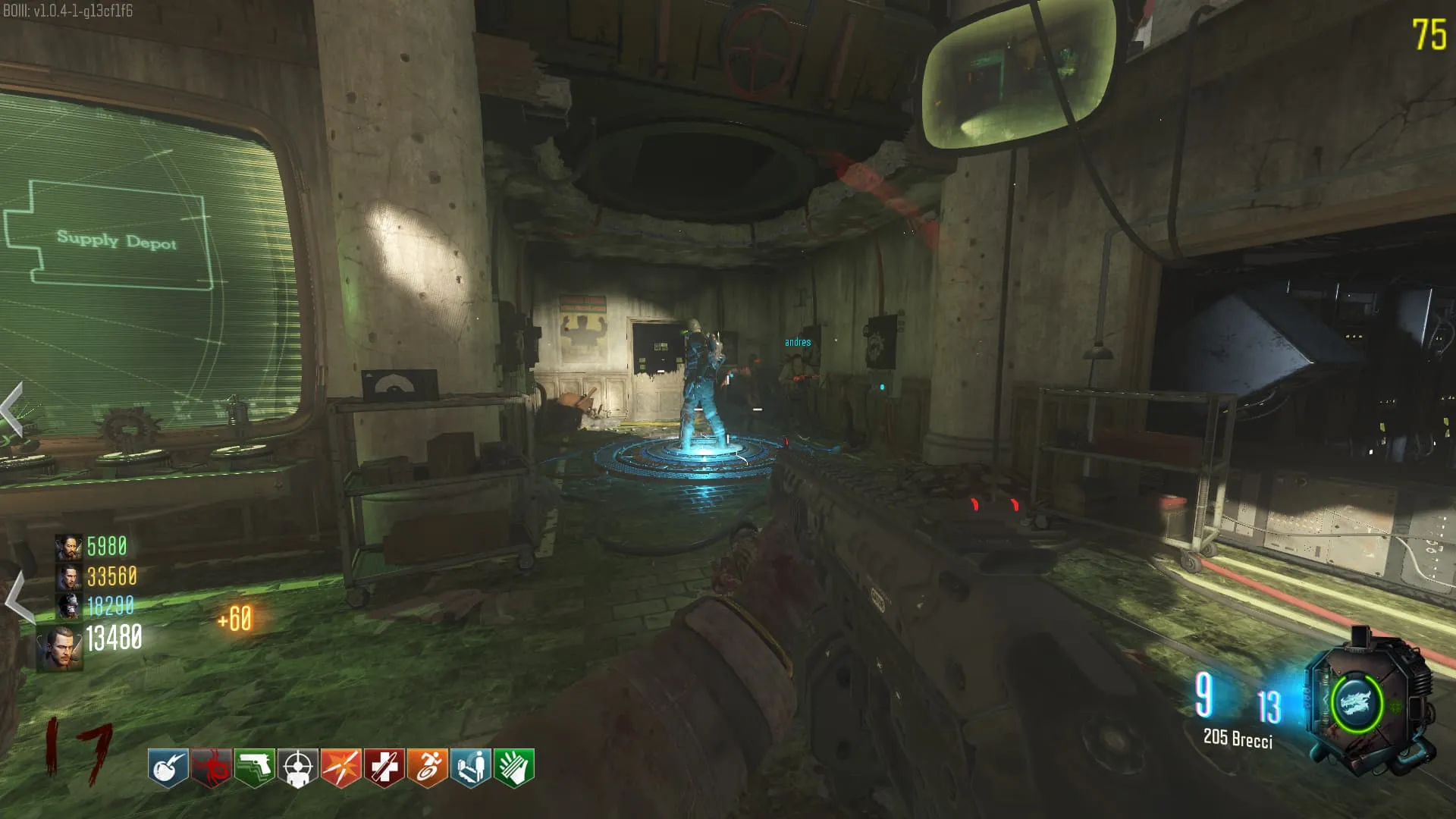Select the Quick Revive tombstone perk icon
The height and width of the screenshot is (819, 1456).
[470, 768]
